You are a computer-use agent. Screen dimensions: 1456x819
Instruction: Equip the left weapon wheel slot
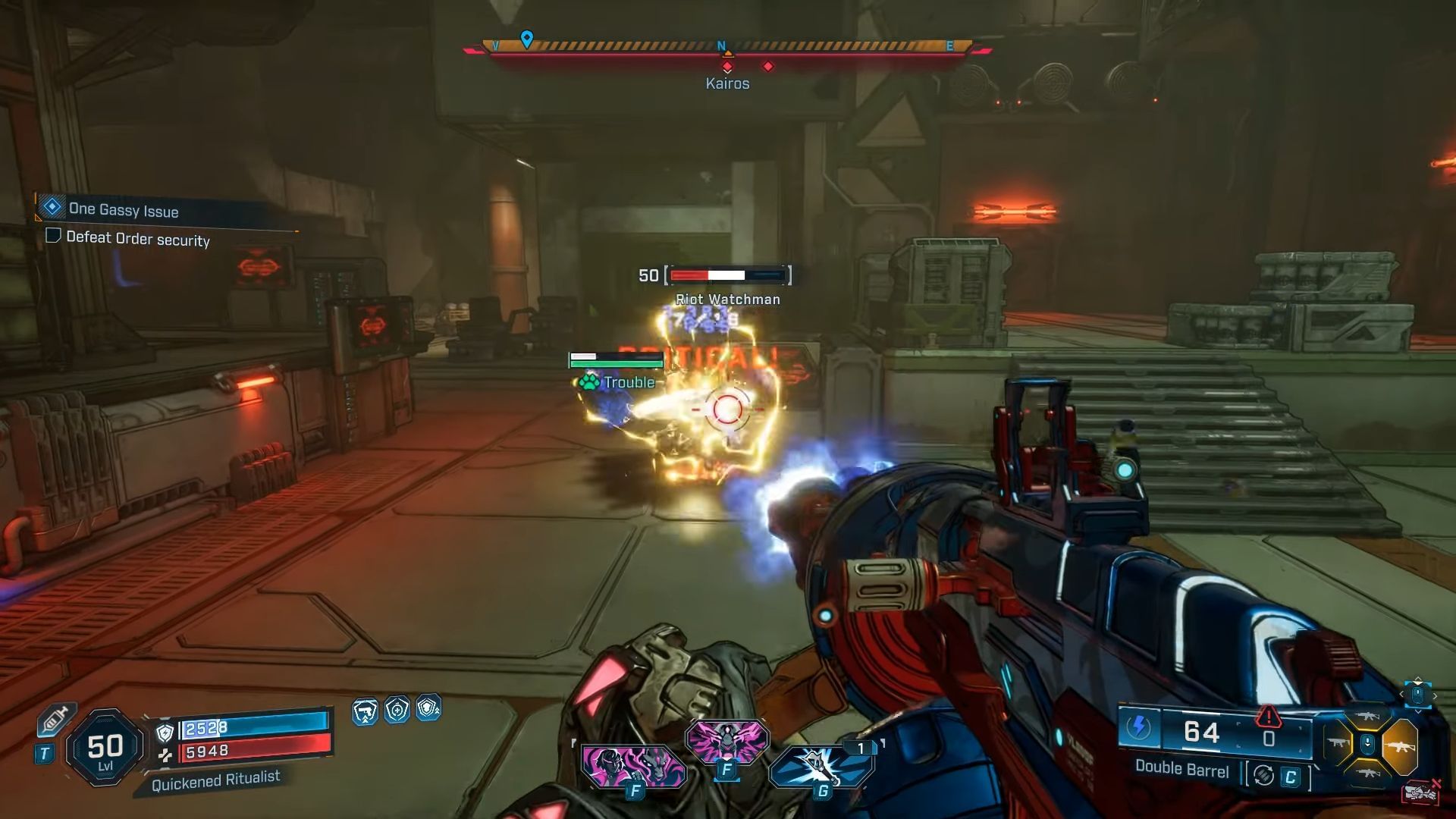tap(1338, 744)
